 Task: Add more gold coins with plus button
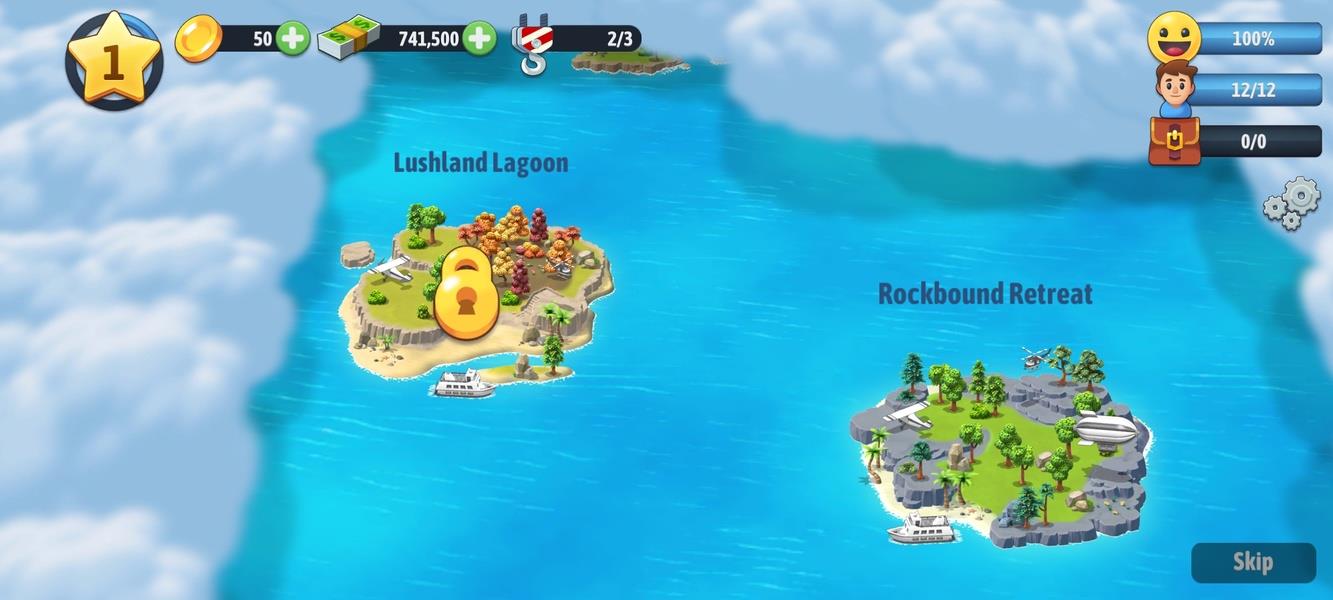coord(292,39)
